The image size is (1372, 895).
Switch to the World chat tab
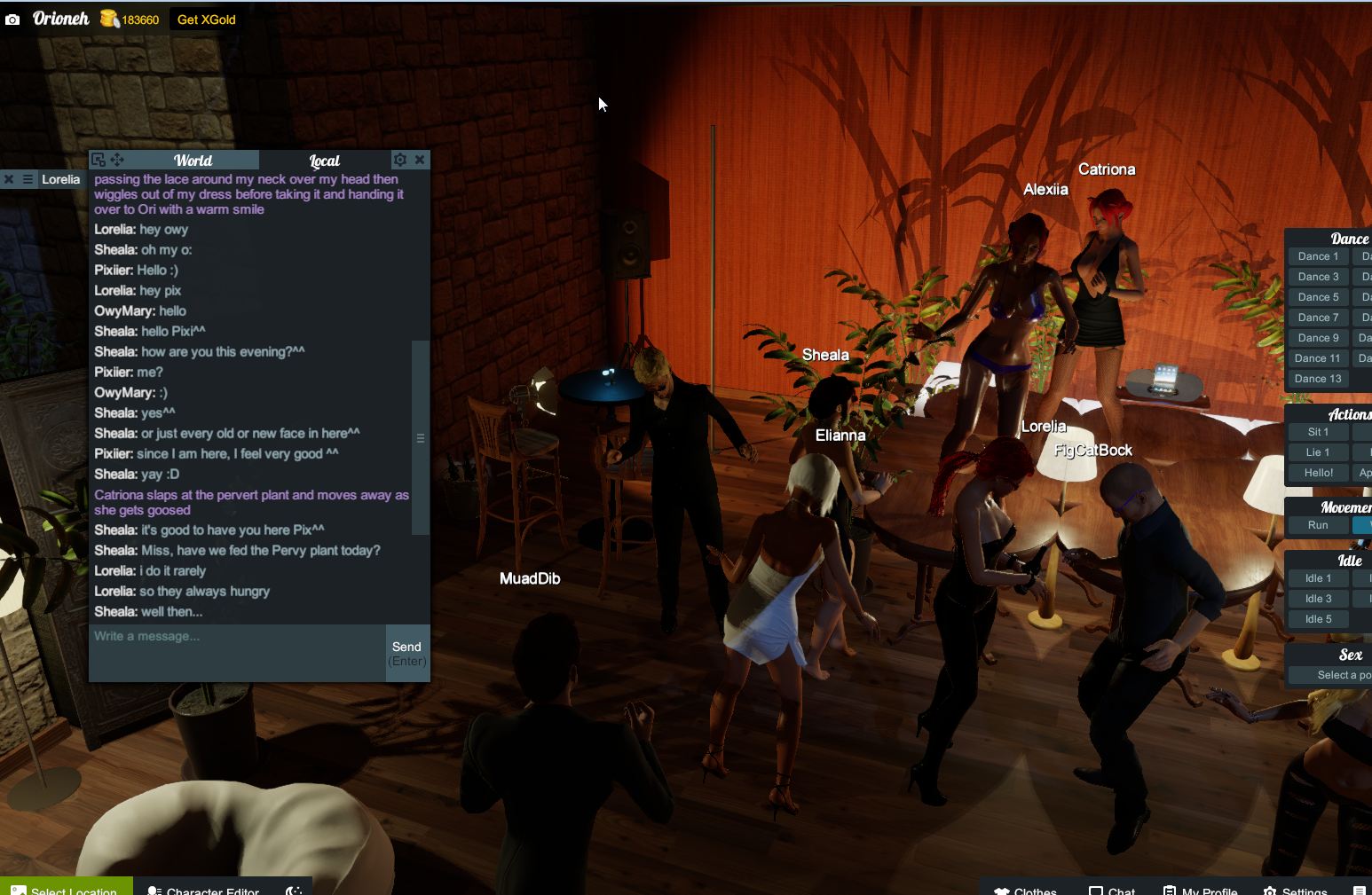193,161
